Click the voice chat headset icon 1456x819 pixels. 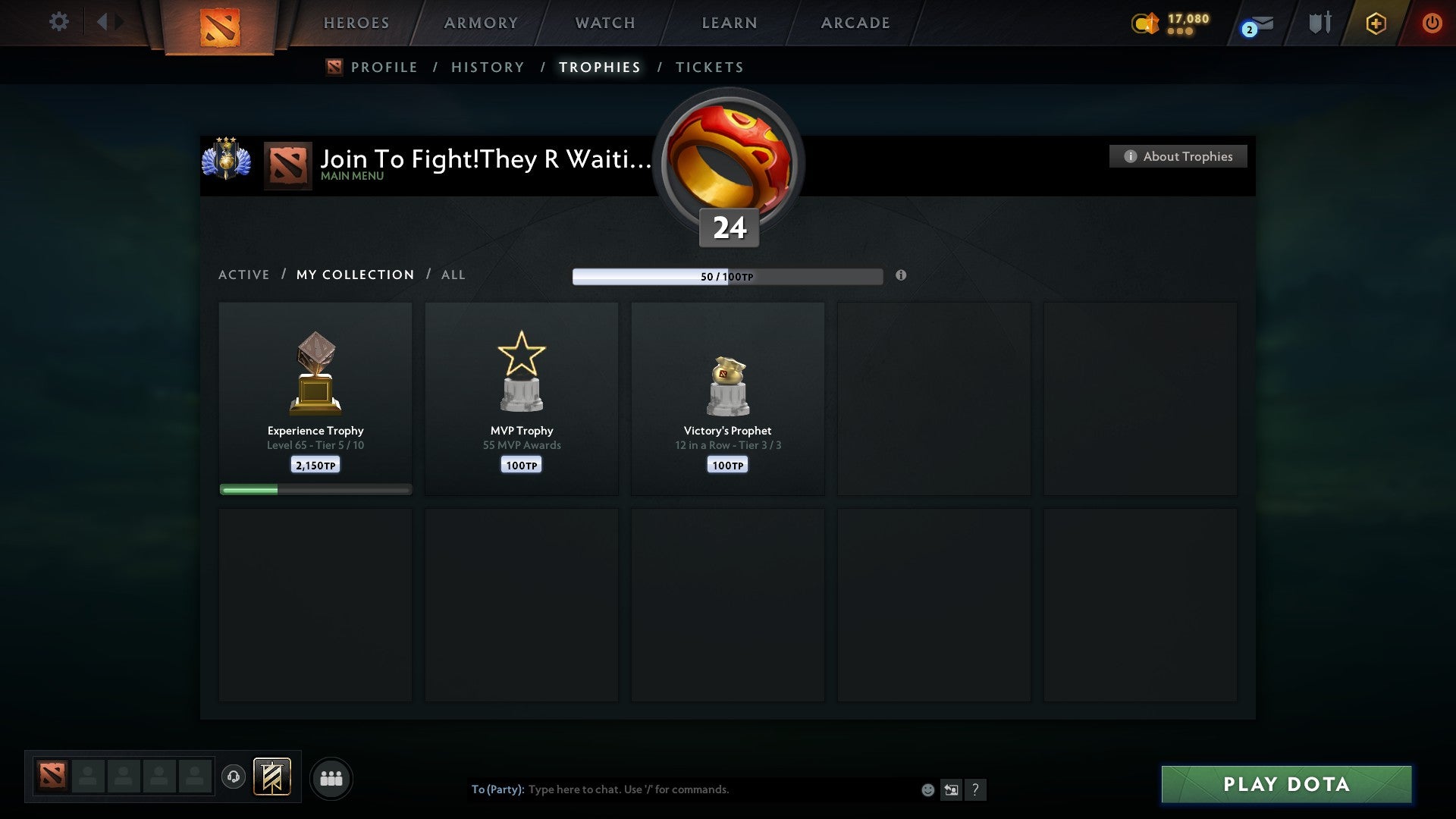pos(235,777)
